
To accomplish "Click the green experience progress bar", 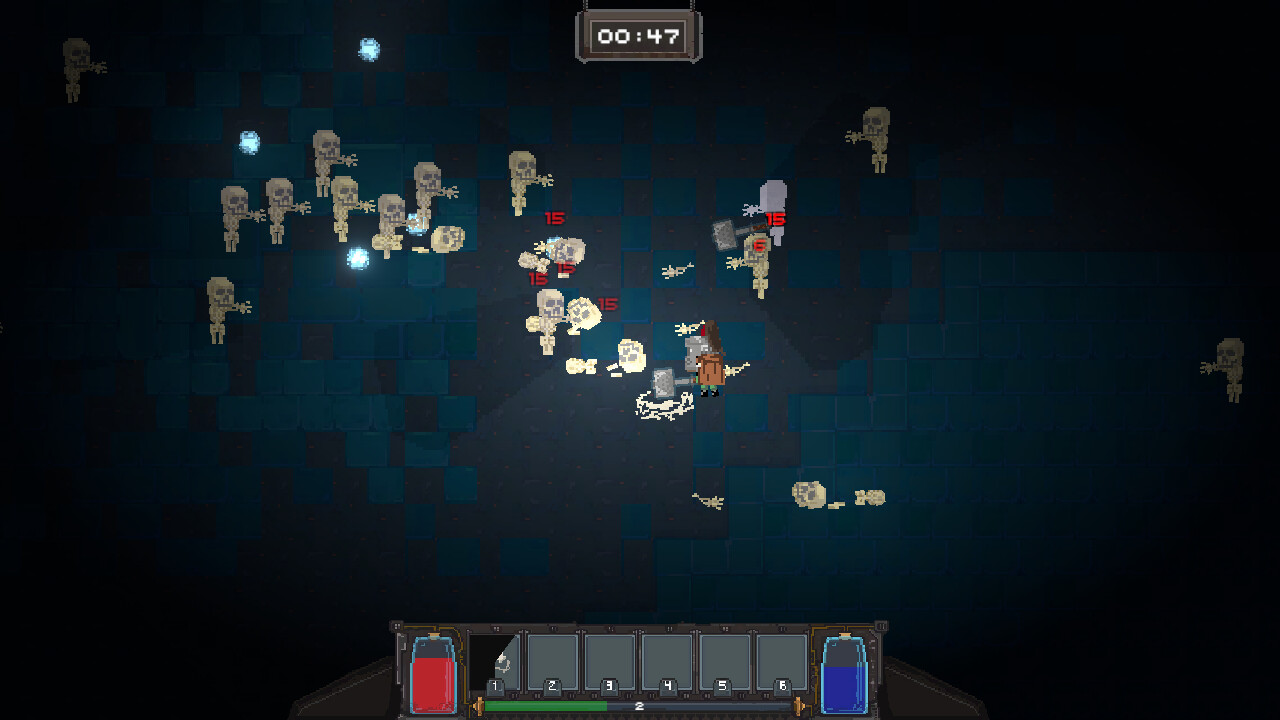I will click(545, 706).
